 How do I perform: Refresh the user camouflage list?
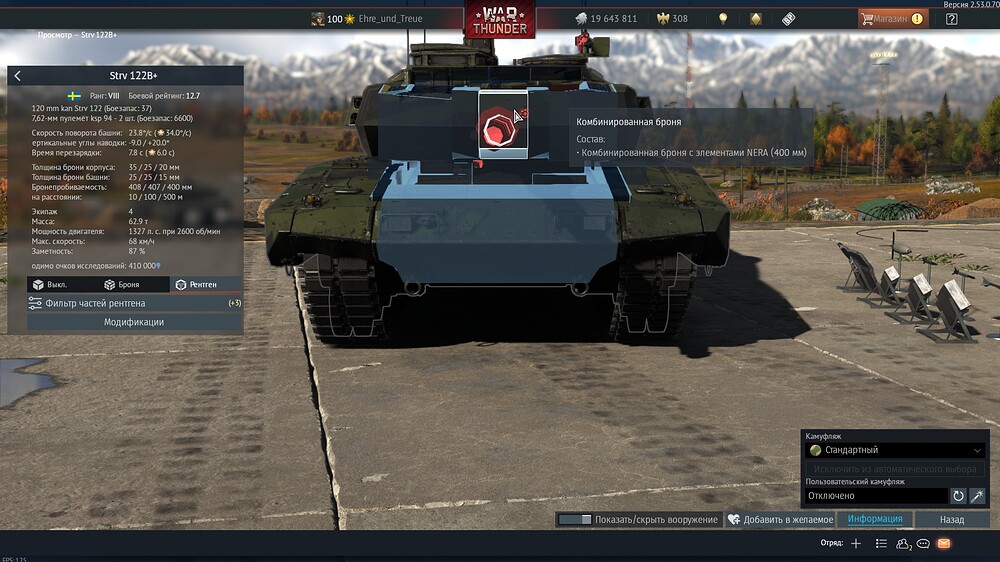(958, 495)
